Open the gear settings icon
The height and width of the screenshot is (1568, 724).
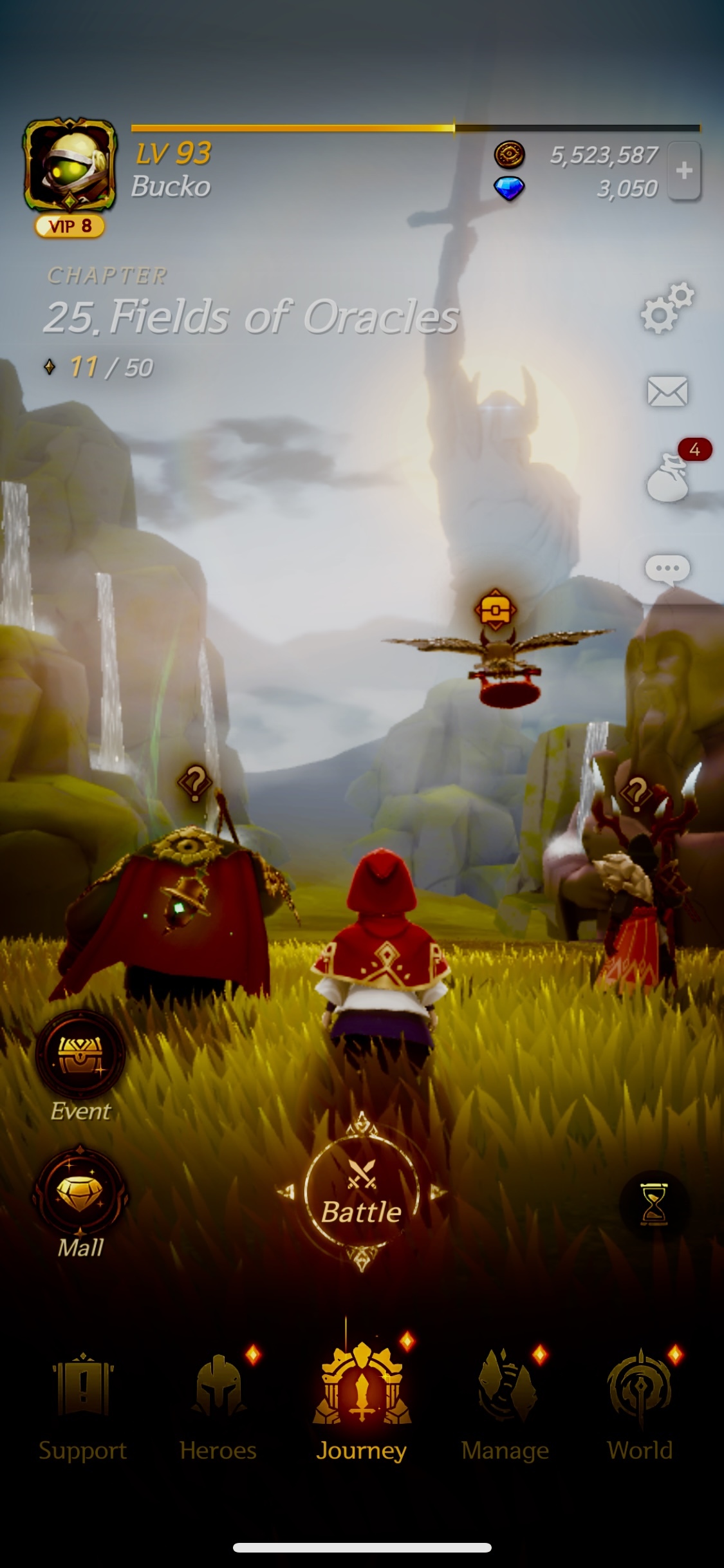[x=667, y=308]
